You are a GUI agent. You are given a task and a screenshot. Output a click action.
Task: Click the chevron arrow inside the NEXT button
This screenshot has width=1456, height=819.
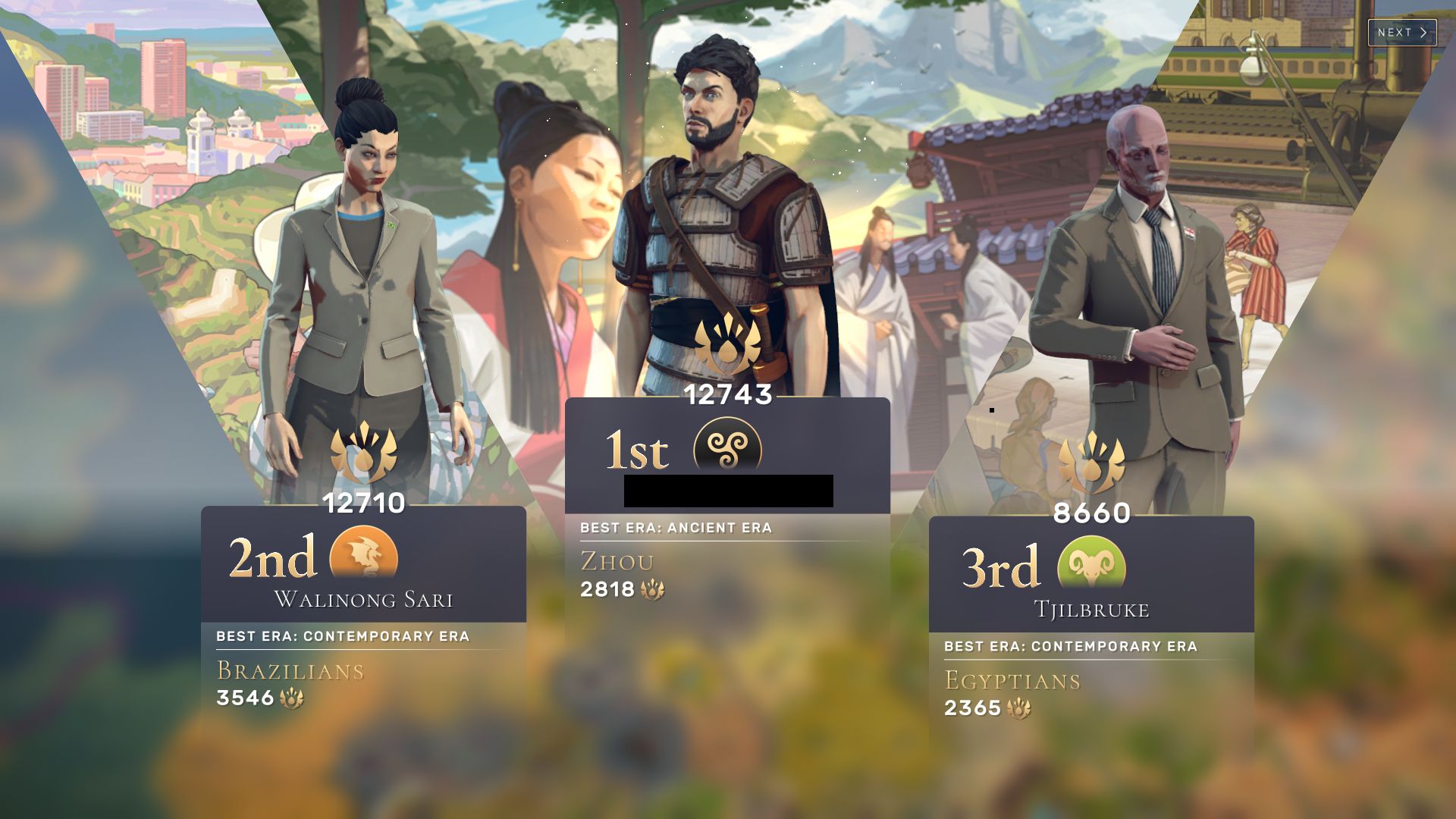1423,33
